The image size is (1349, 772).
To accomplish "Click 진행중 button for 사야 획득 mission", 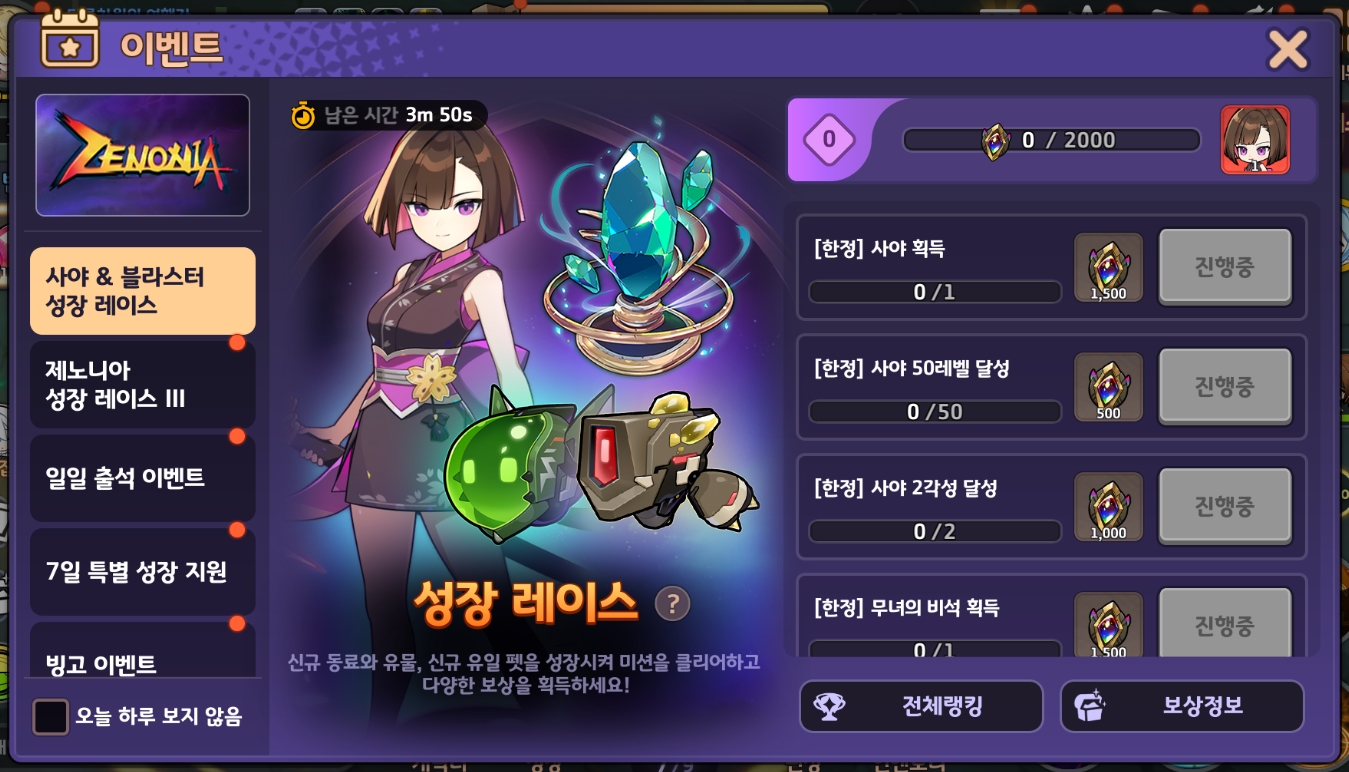I will (x=1224, y=267).
